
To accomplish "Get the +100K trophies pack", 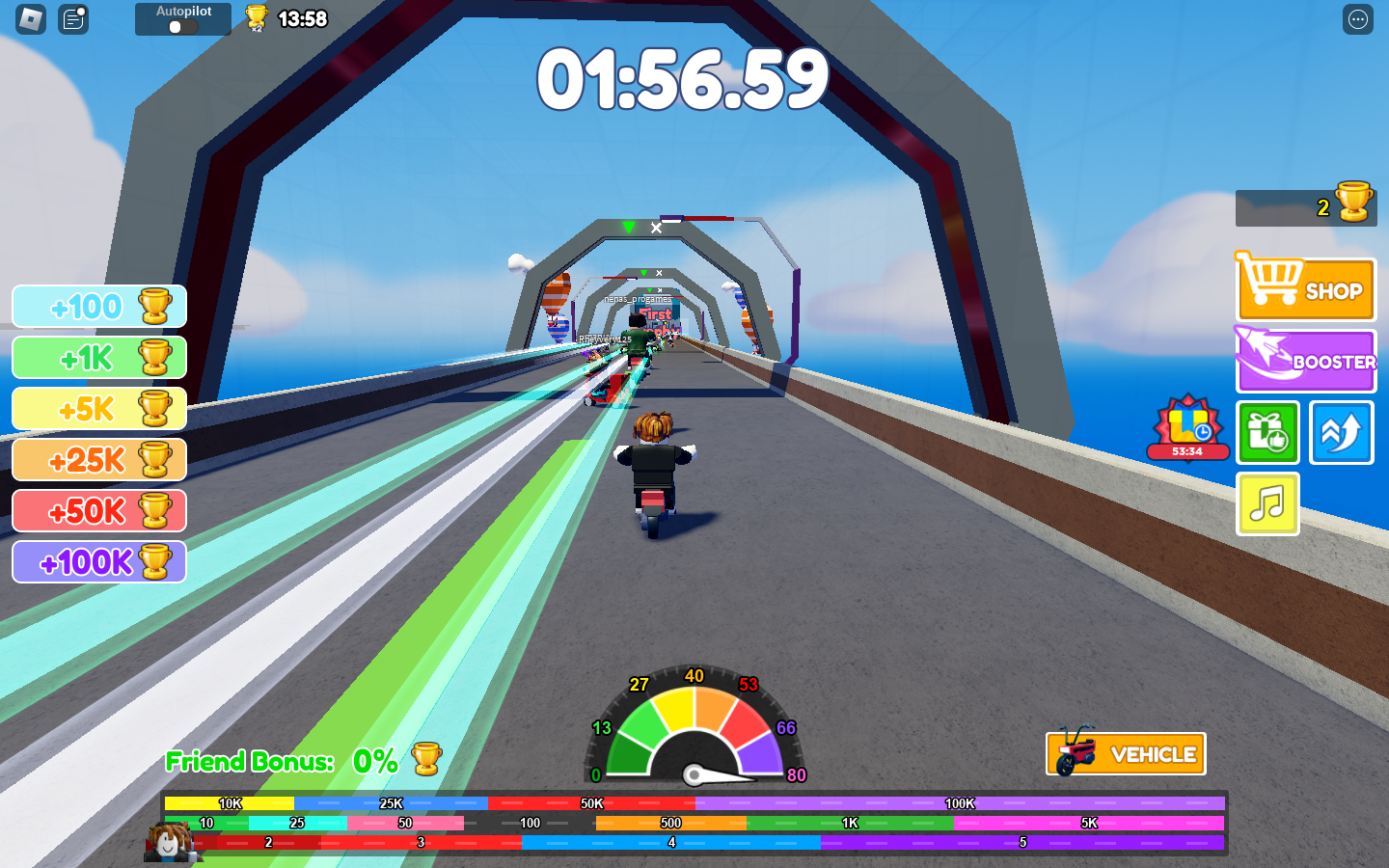I will coord(99,561).
